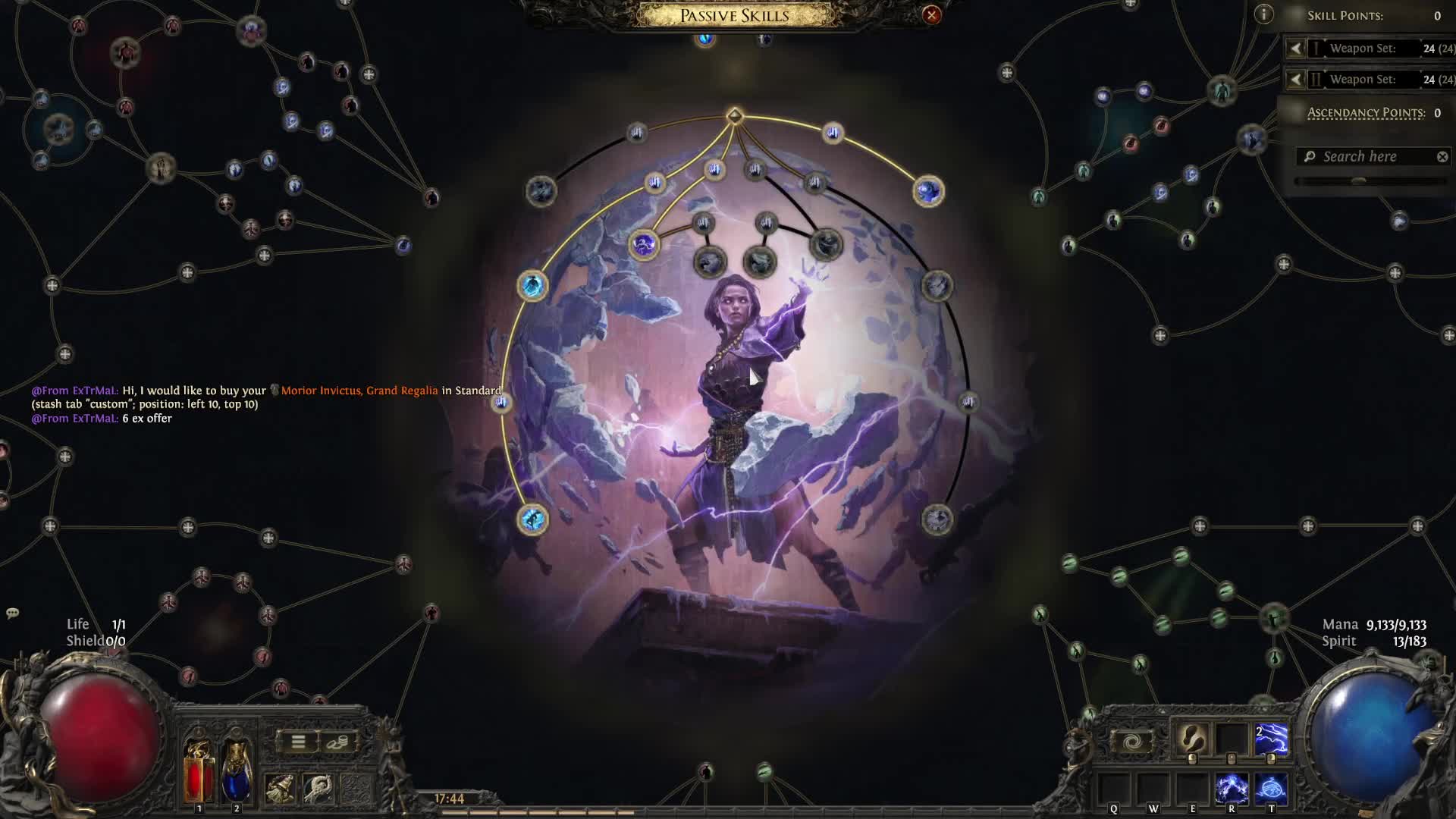
Task: Activate the lightning burst skill on R
Action: point(1232,789)
